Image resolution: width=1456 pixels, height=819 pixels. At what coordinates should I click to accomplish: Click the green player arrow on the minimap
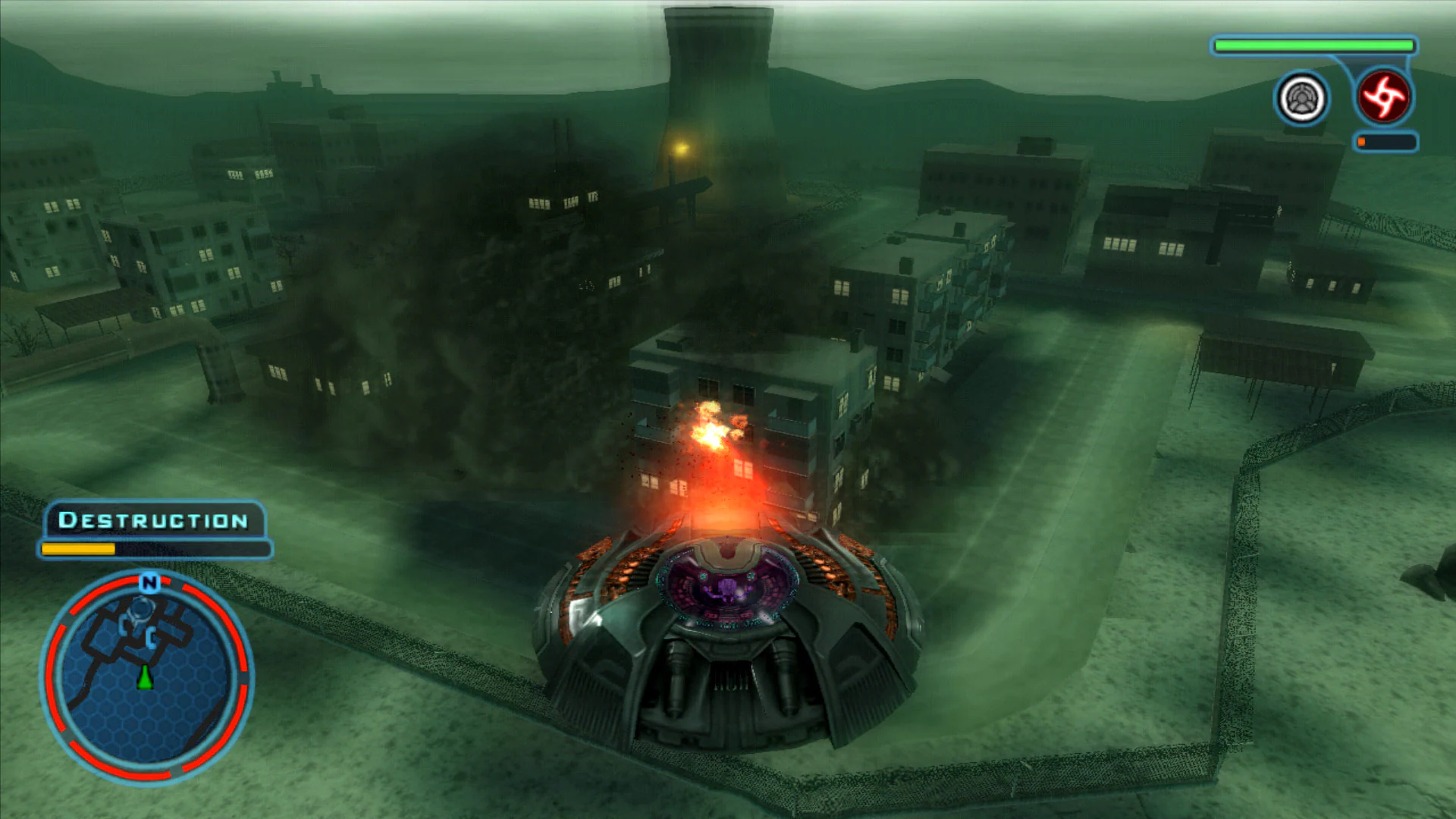[144, 678]
